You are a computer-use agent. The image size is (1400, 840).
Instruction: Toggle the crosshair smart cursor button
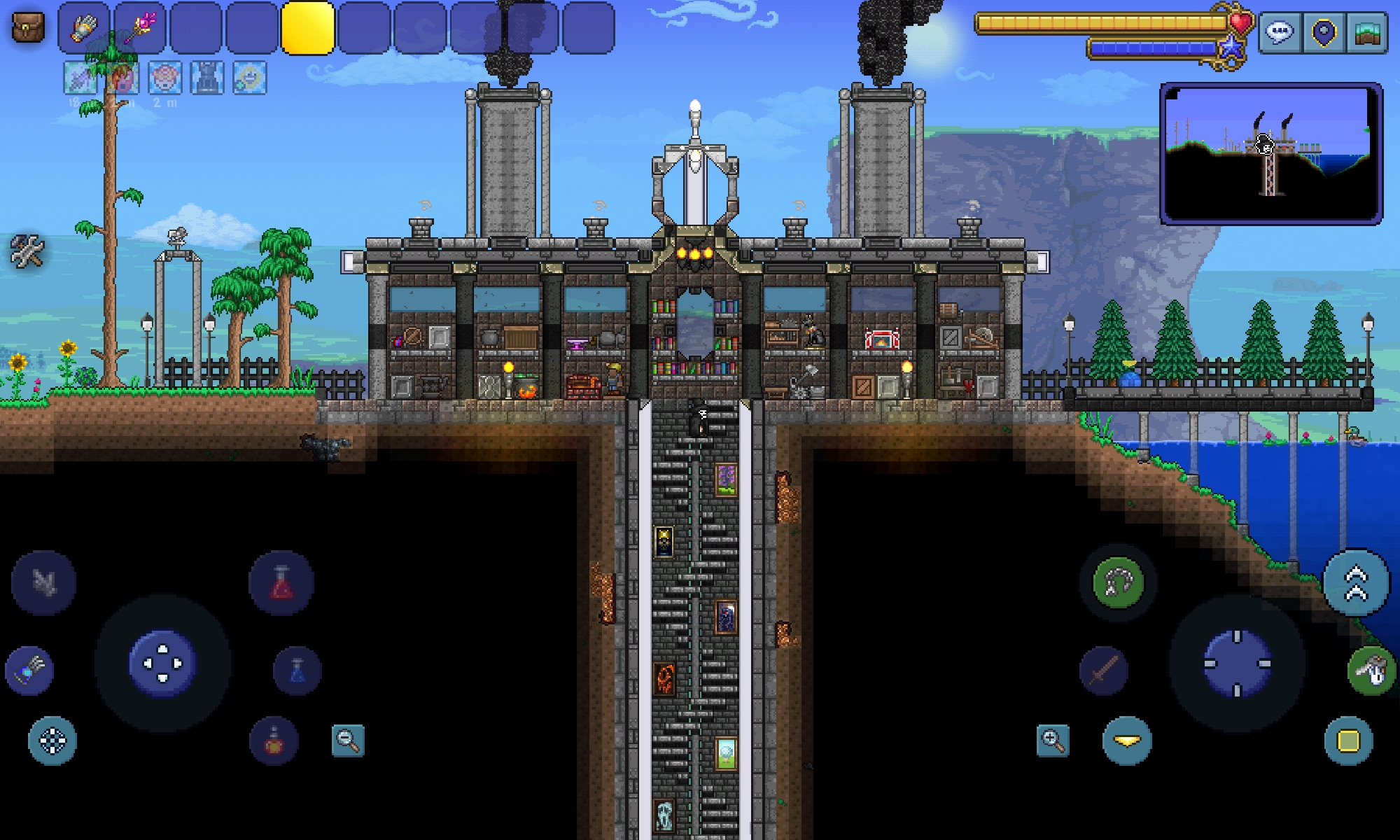52,740
